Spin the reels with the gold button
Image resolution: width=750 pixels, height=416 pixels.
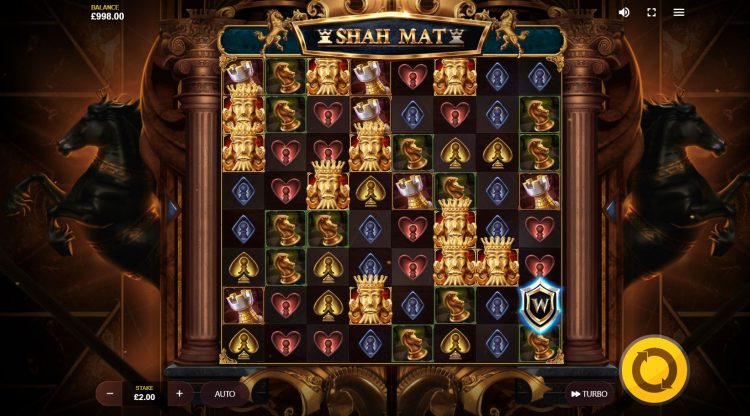(x=654, y=370)
